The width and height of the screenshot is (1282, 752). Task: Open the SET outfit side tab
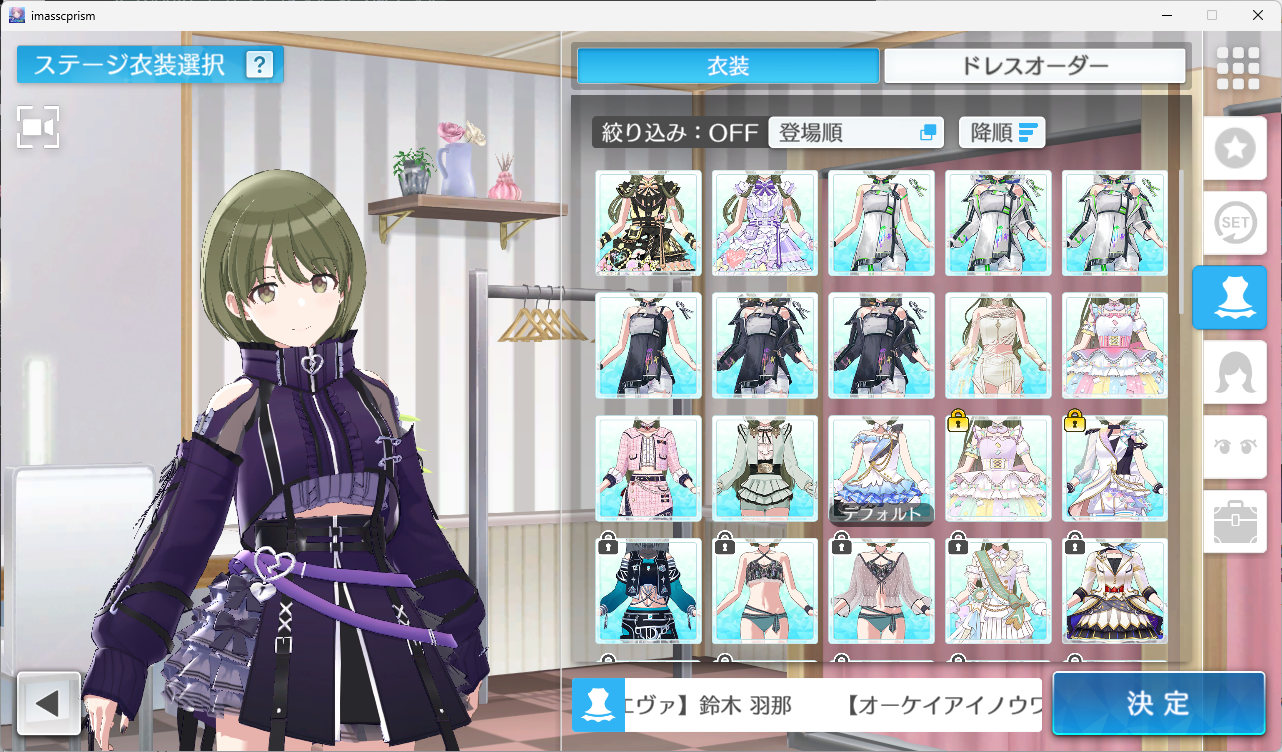[1235, 223]
